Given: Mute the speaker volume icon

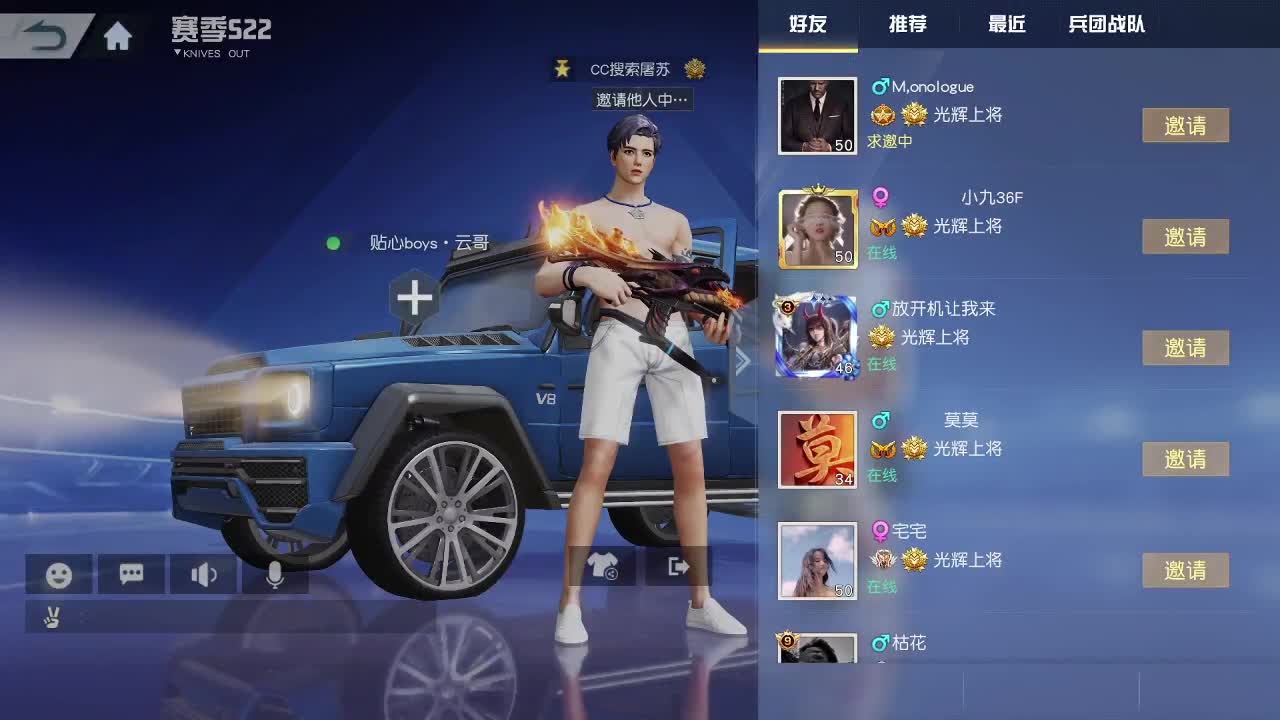Looking at the screenshot, I should tap(203, 574).
